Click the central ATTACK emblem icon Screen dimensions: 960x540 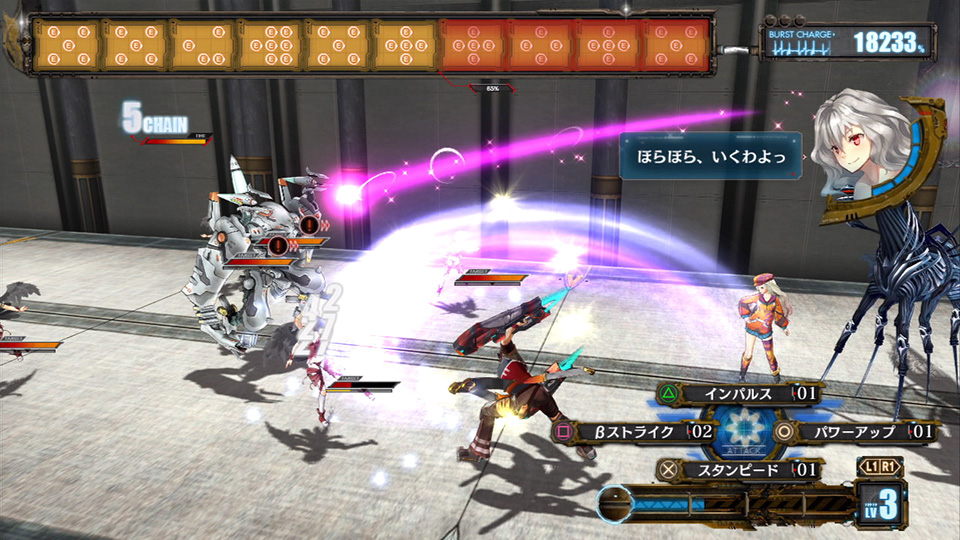(x=742, y=432)
